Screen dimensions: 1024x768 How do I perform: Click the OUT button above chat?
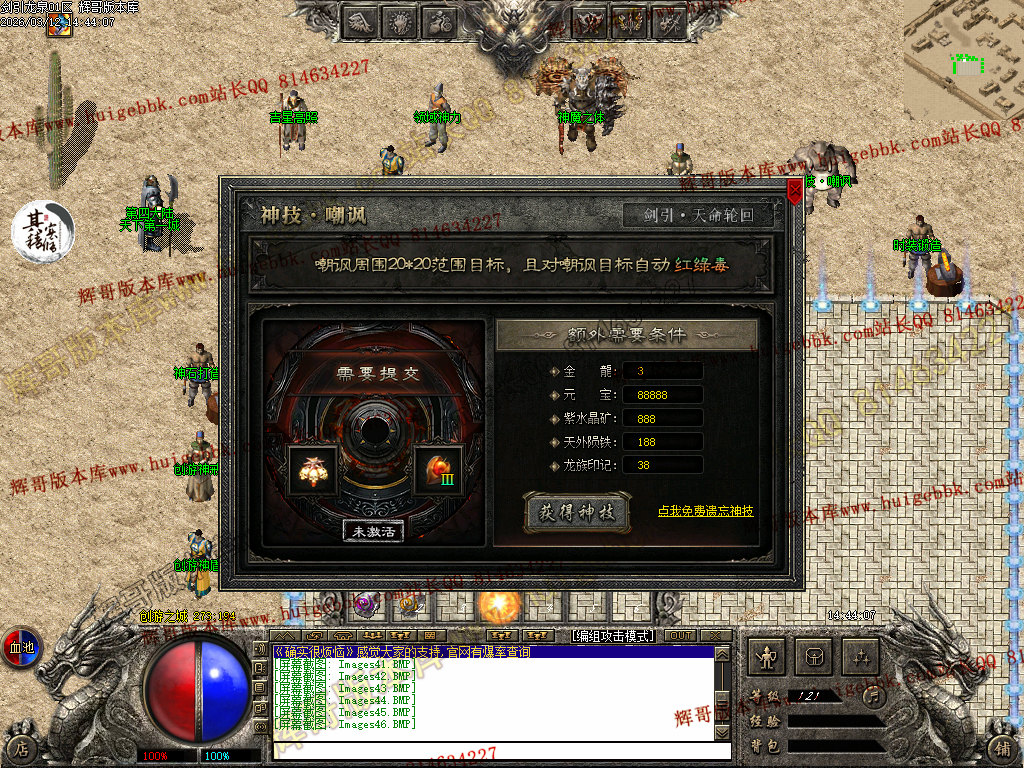click(680, 635)
